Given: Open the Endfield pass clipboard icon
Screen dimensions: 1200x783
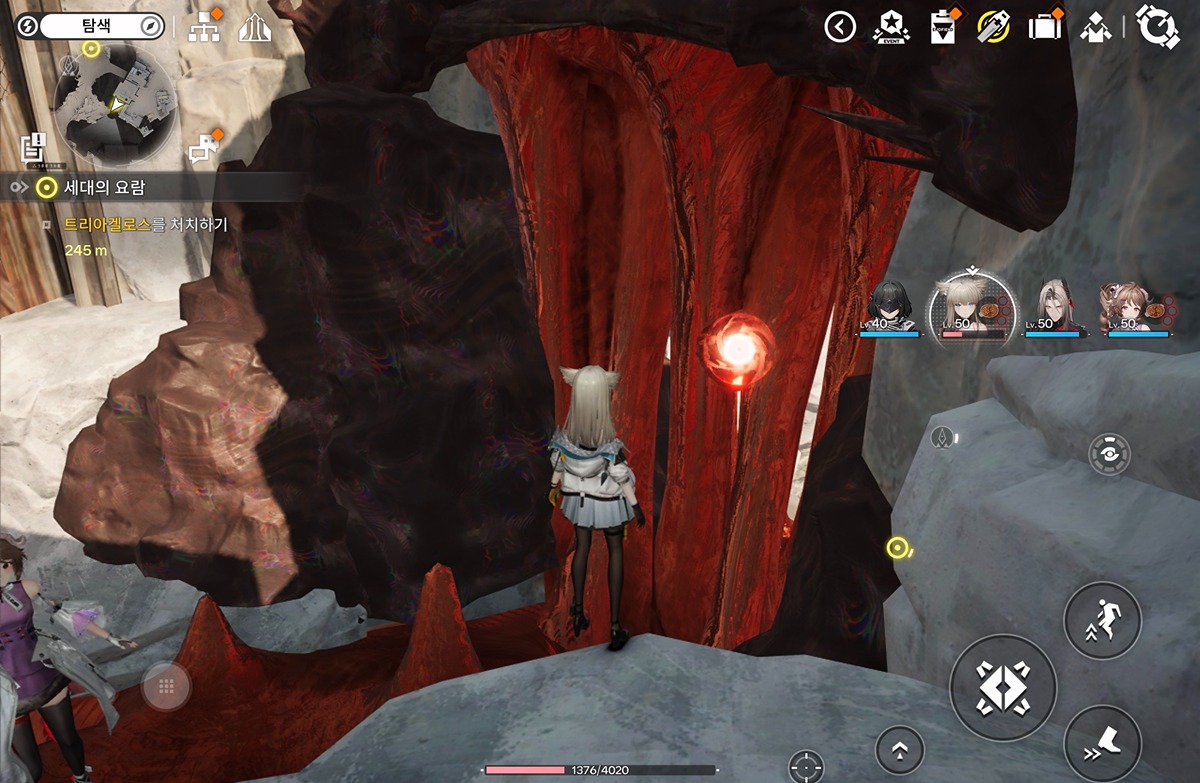Looking at the screenshot, I should (942, 27).
